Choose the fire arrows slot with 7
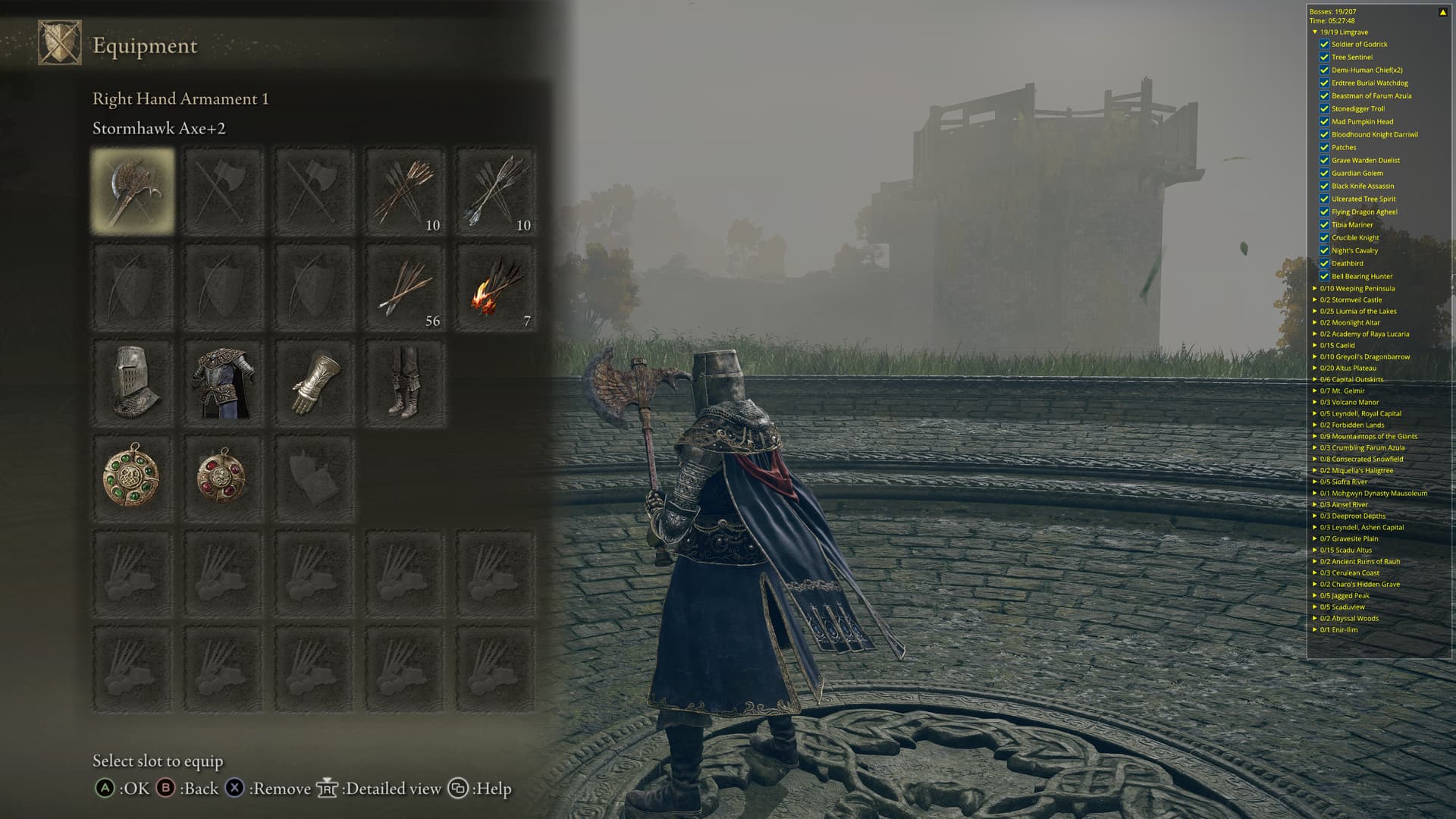 point(496,287)
